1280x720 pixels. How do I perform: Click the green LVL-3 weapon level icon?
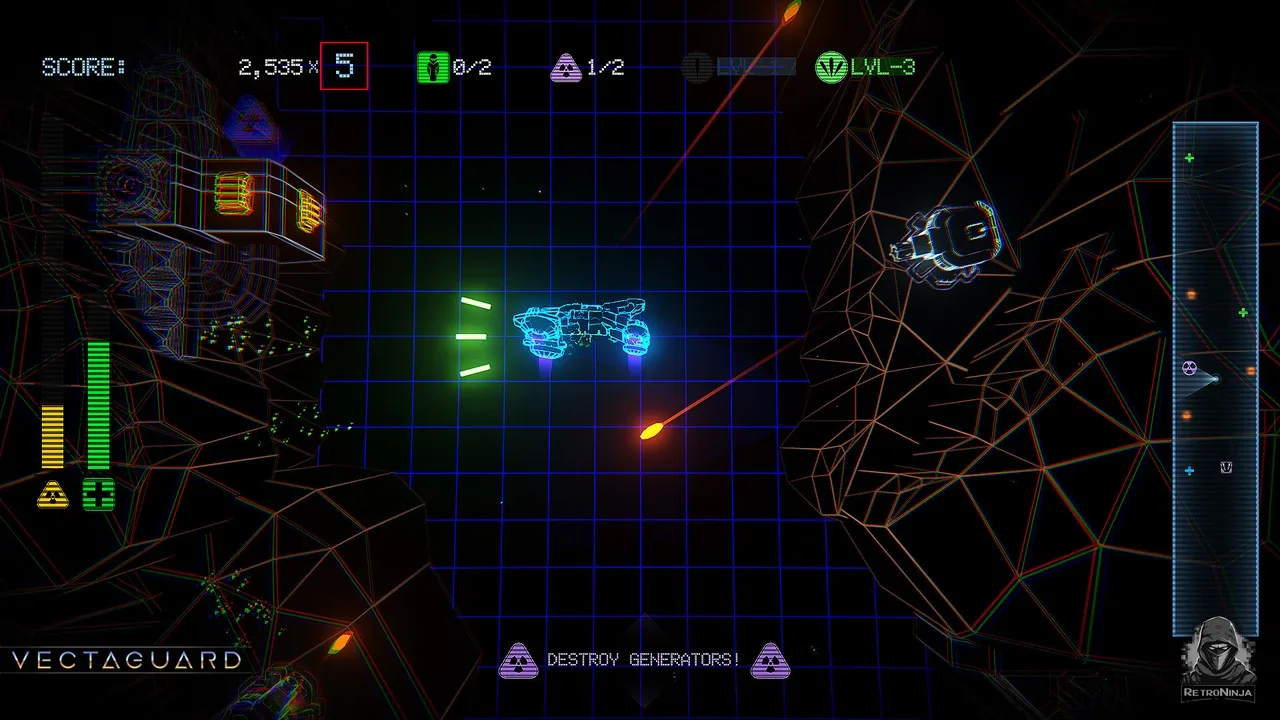pos(831,67)
